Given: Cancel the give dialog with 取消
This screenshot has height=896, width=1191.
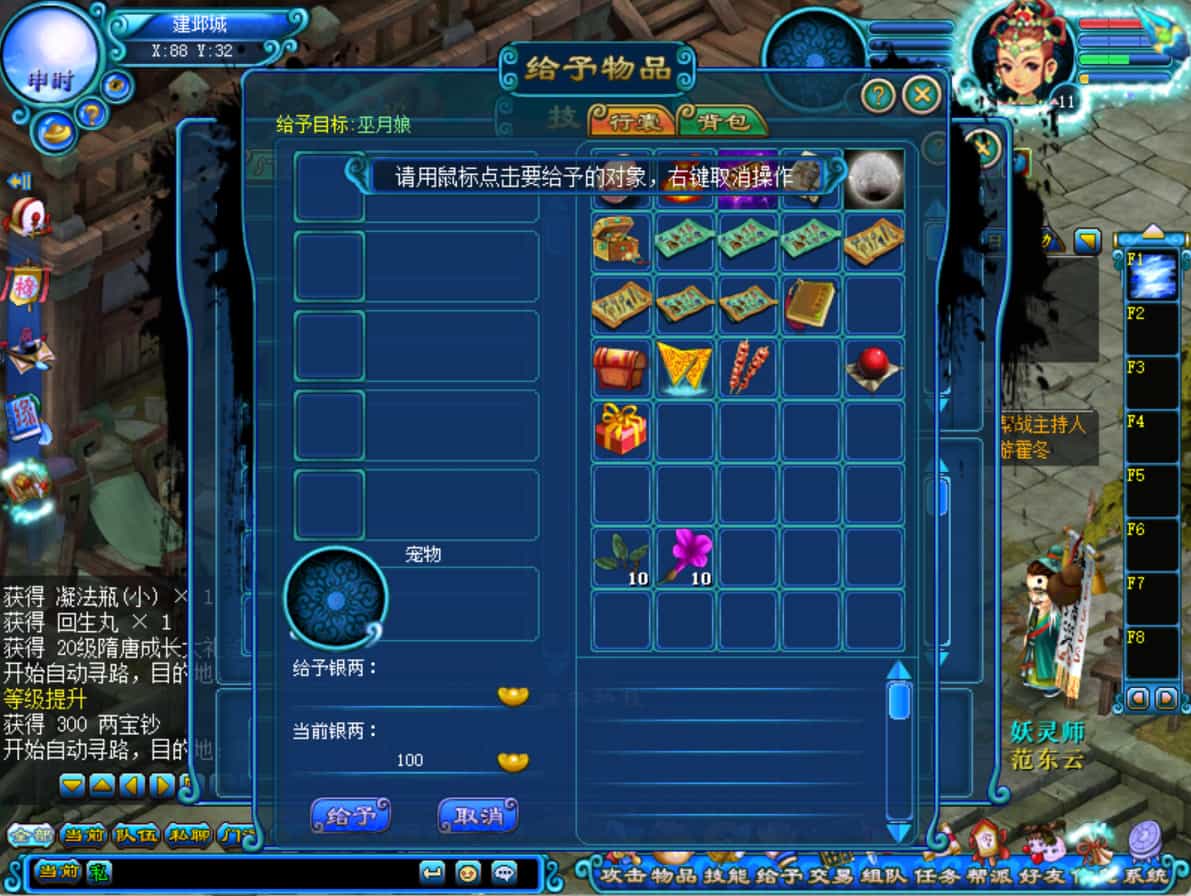Looking at the screenshot, I should pos(478,815).
